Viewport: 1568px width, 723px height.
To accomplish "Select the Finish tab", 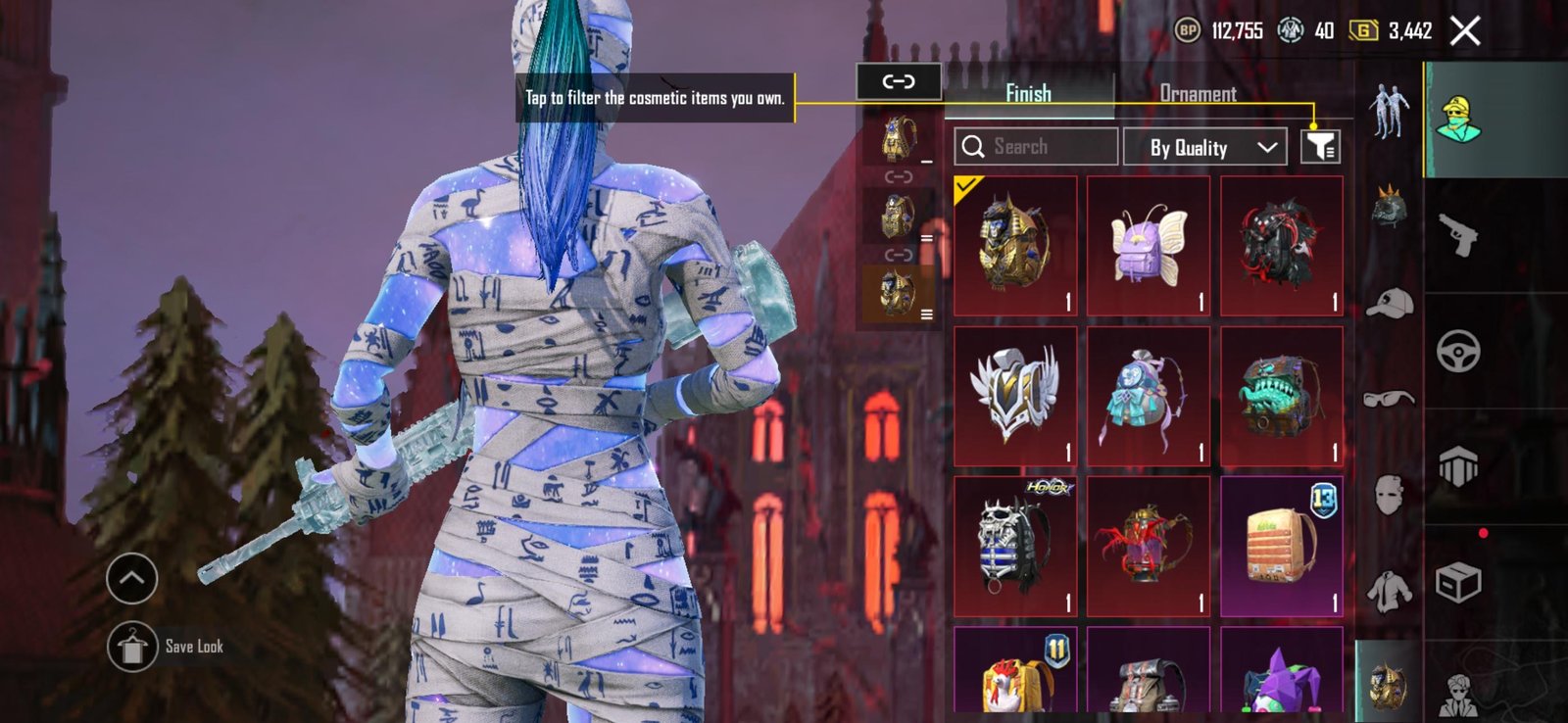I will click(x=1028, y=94).
